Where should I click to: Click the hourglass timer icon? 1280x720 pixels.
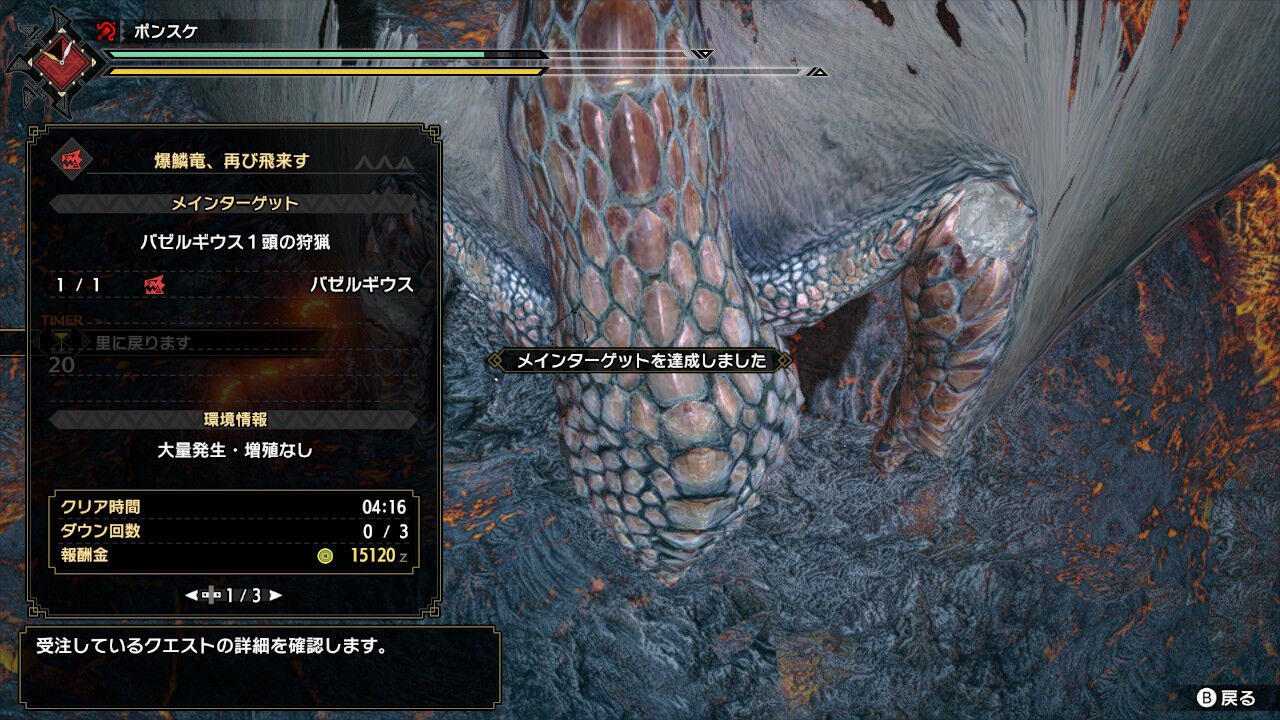pos(63,341)
